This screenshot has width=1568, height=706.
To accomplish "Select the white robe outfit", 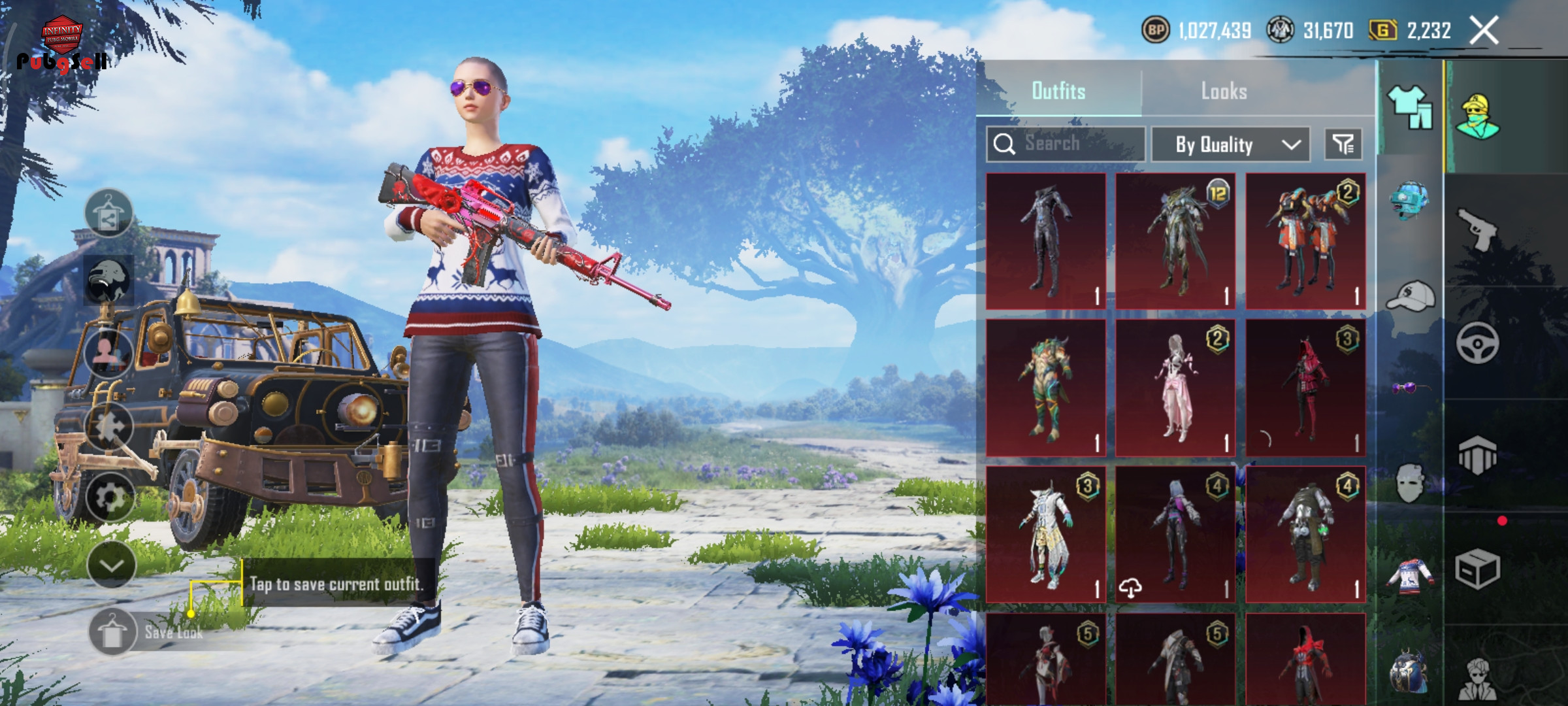I will tap(1045, 534).
